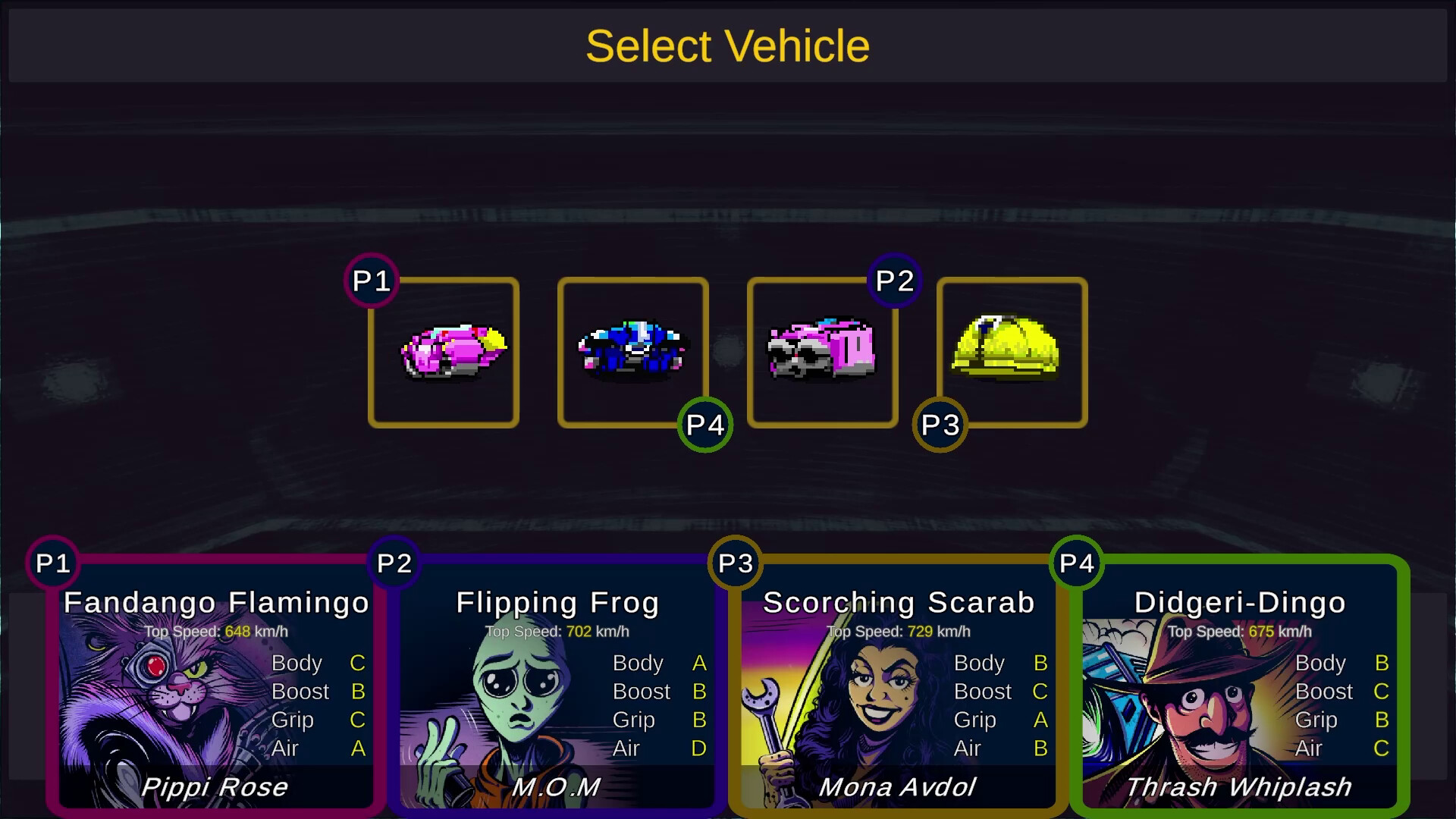1456x819 pixels.
Task: Select the pink and grey Scorching Scarab vehicle
Action: pos(821,353)
